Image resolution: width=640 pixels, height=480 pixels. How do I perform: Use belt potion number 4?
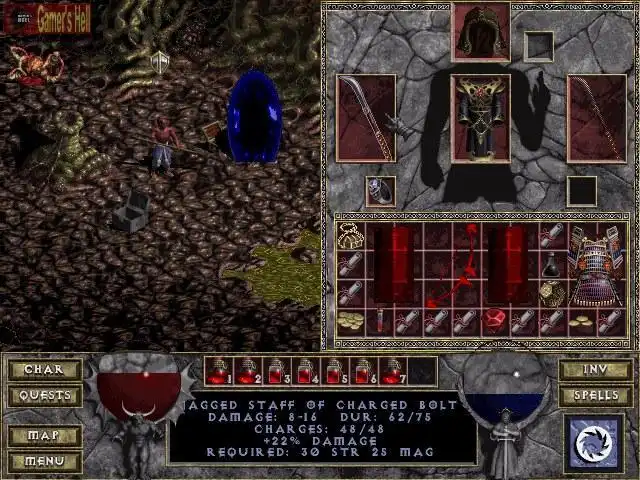tap(305, 371)
